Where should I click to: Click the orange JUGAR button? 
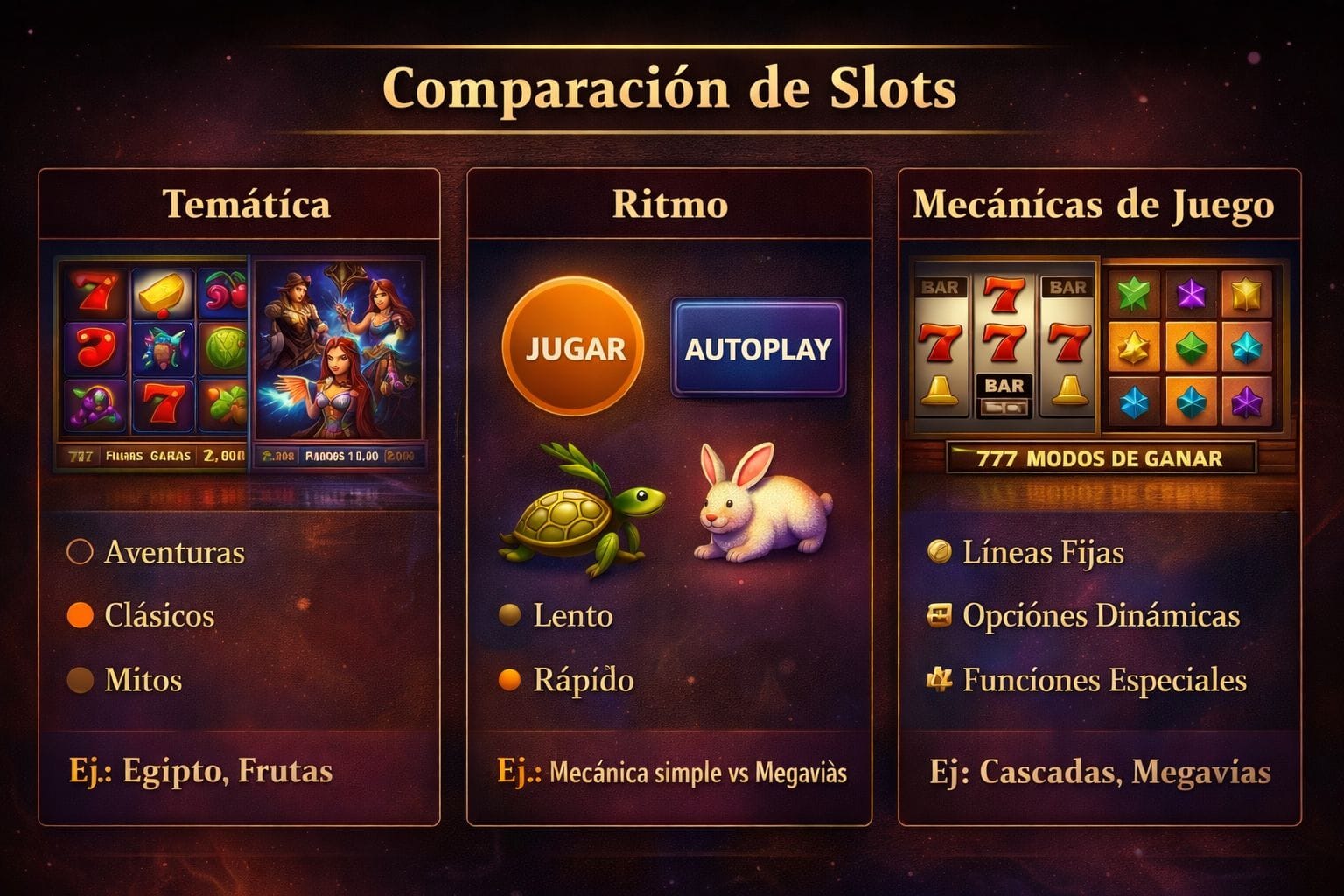[573, 348]
